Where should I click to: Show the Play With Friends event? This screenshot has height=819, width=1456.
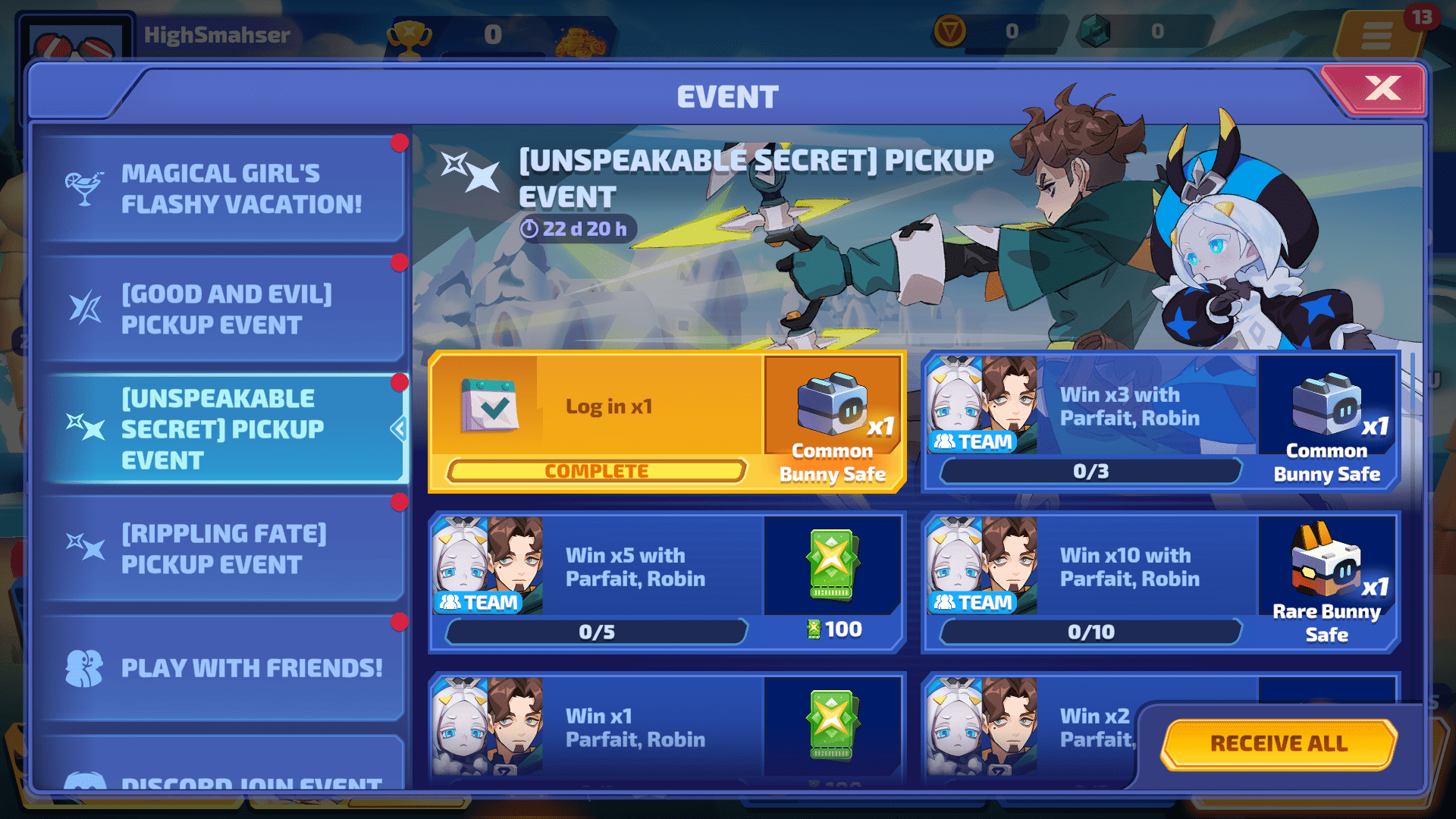pyautogui.click(x=224, y=668)
